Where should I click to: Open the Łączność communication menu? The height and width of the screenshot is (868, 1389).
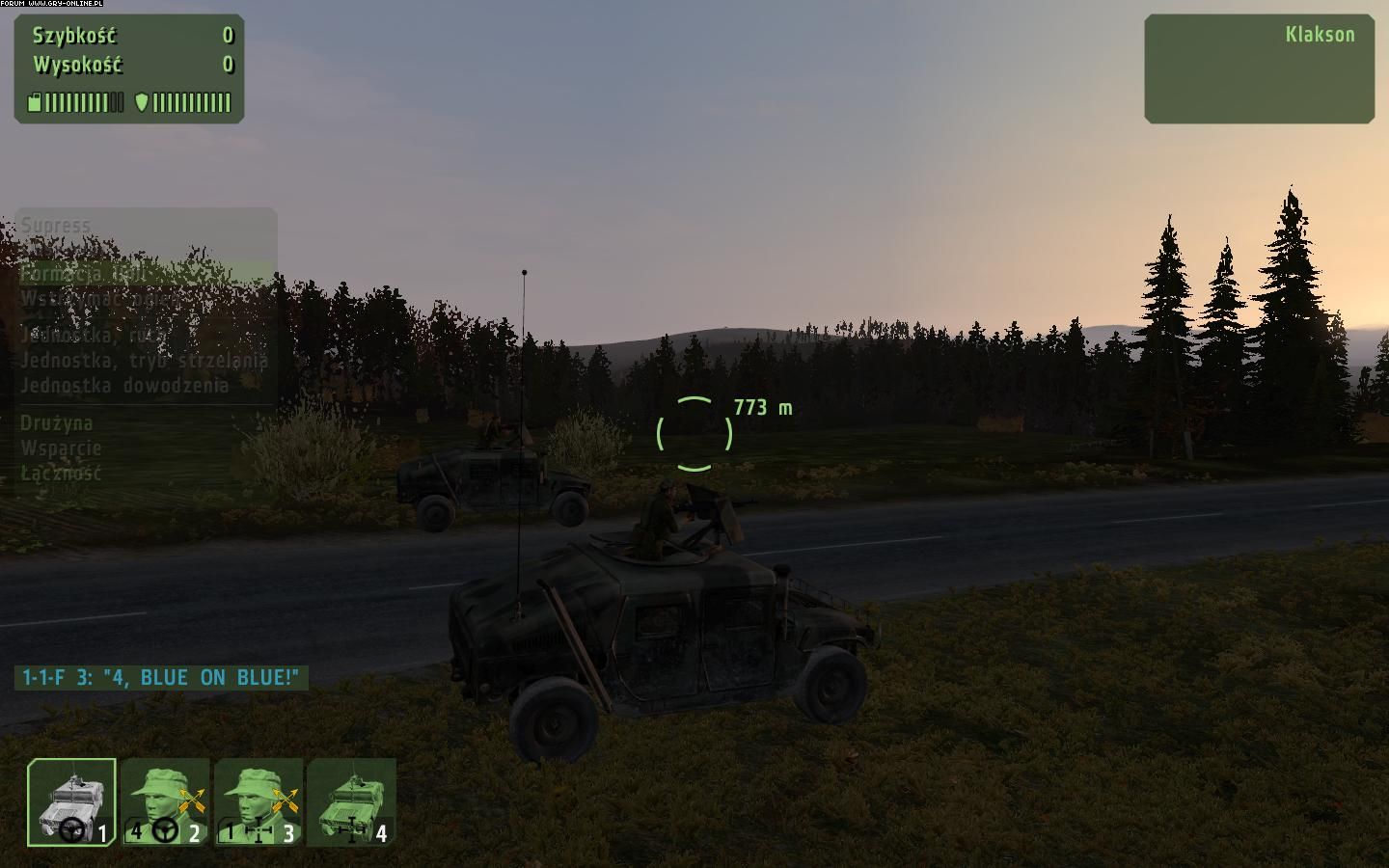61,474
